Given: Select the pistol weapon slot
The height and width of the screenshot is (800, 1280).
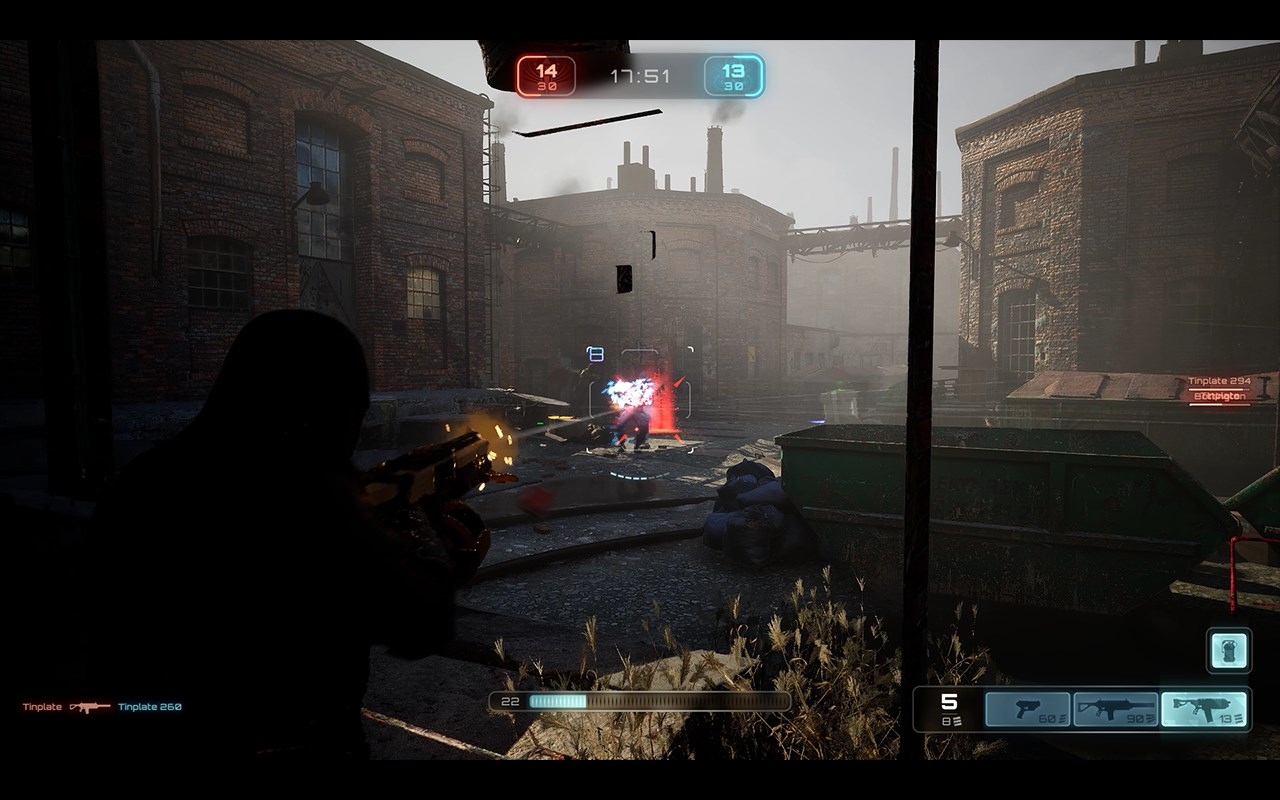Looking at the screenshot, I should 1027,709.
